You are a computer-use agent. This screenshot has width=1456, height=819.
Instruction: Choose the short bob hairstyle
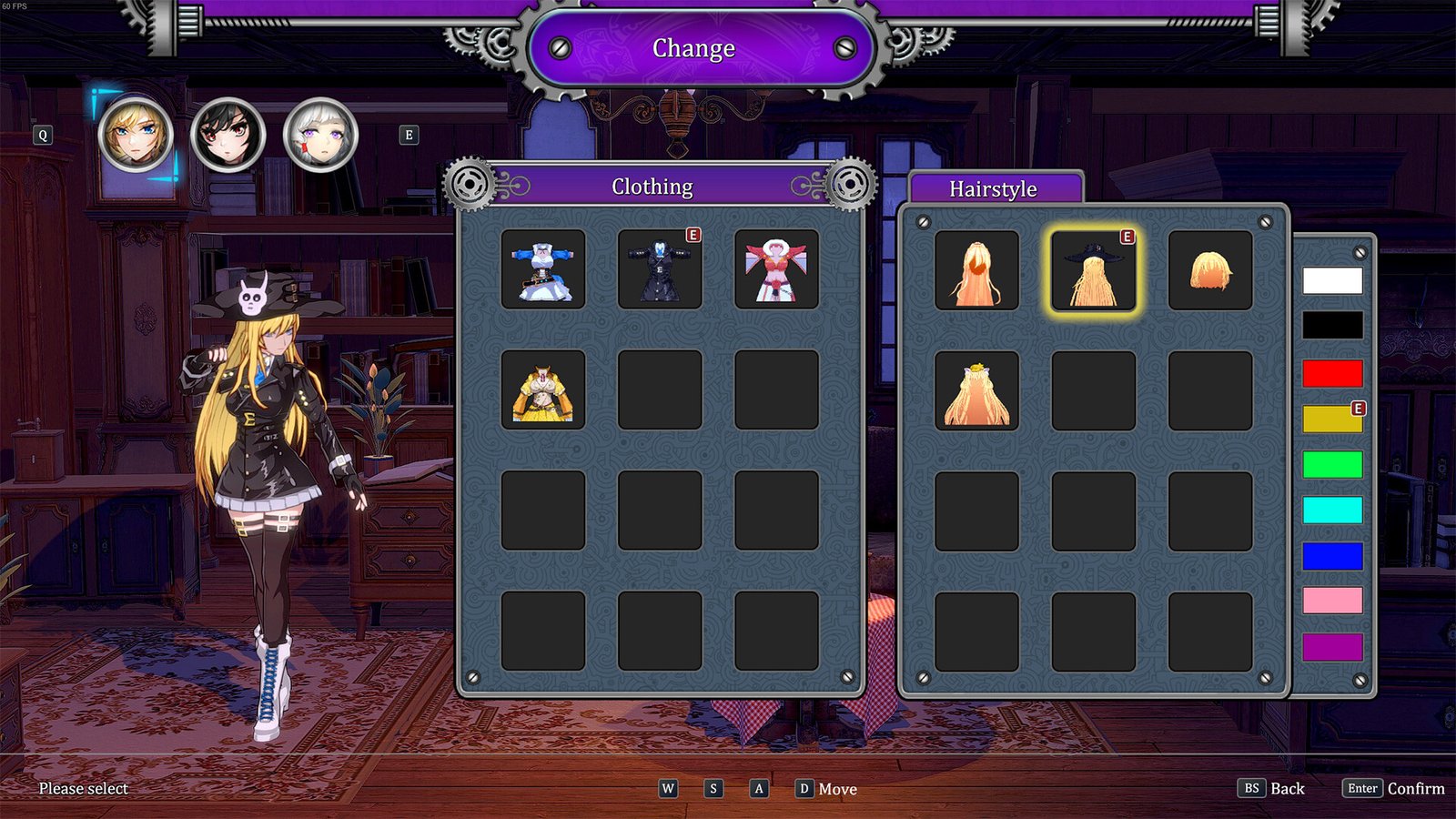tap(1209, 270)
